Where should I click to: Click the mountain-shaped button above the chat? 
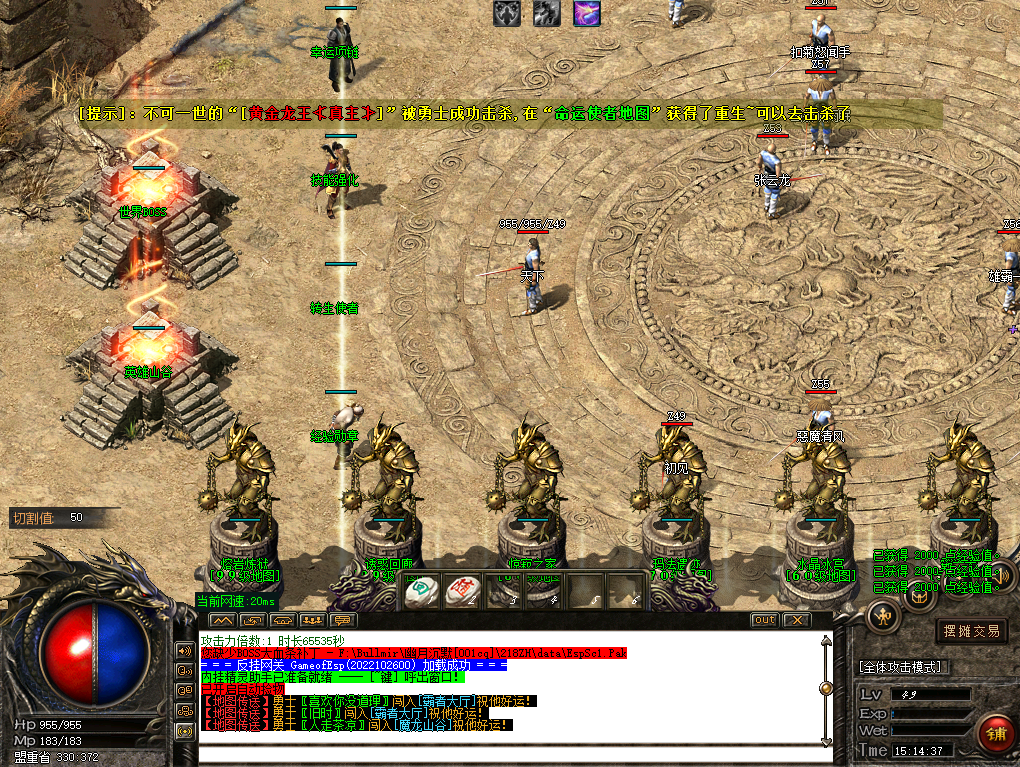[x=219, y=621]
